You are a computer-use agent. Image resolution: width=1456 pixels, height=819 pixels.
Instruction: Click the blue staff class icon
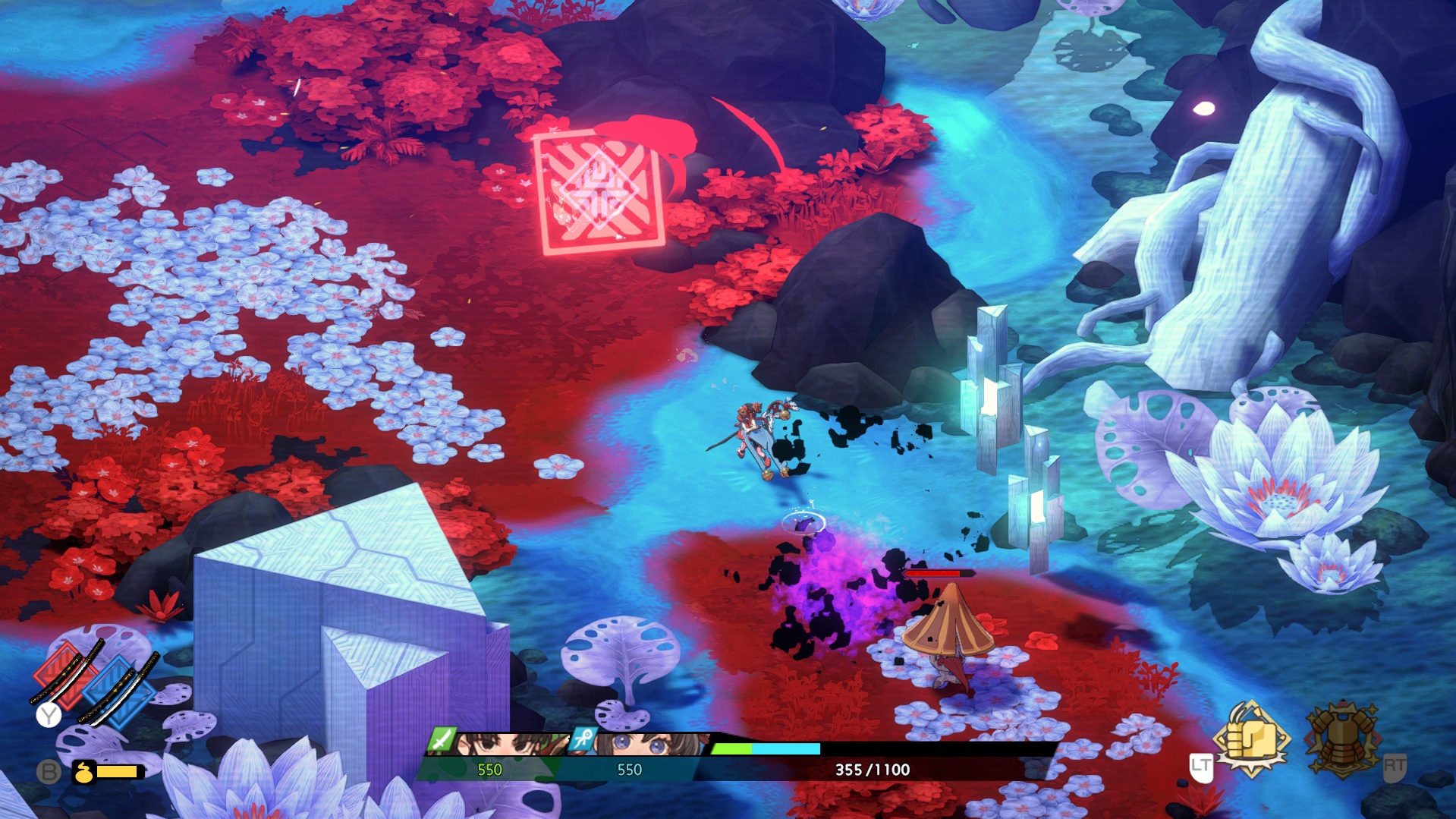pyautogui.click(x=583, y=739)
